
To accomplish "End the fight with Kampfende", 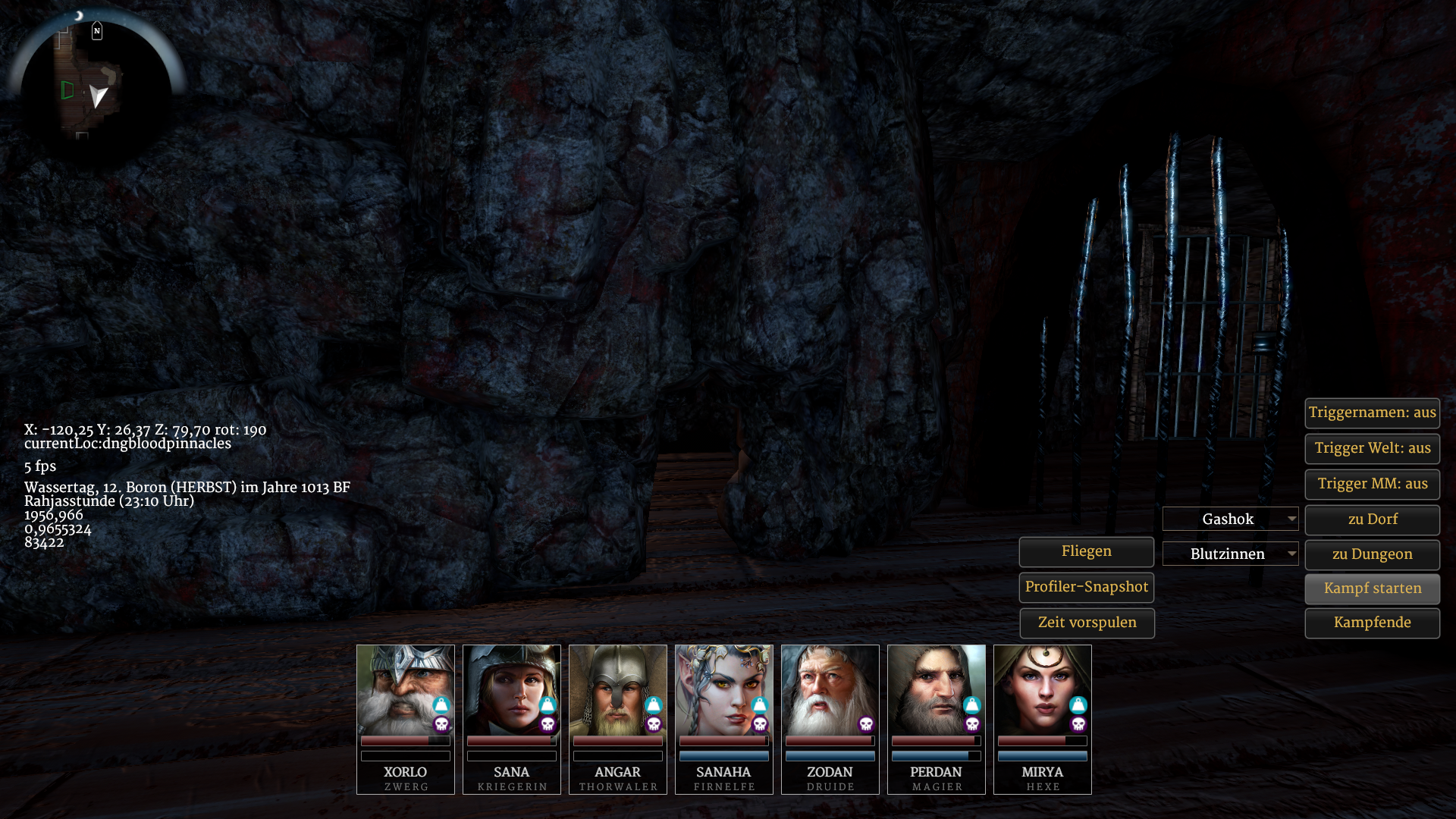I will click(x=1372, y=623).
